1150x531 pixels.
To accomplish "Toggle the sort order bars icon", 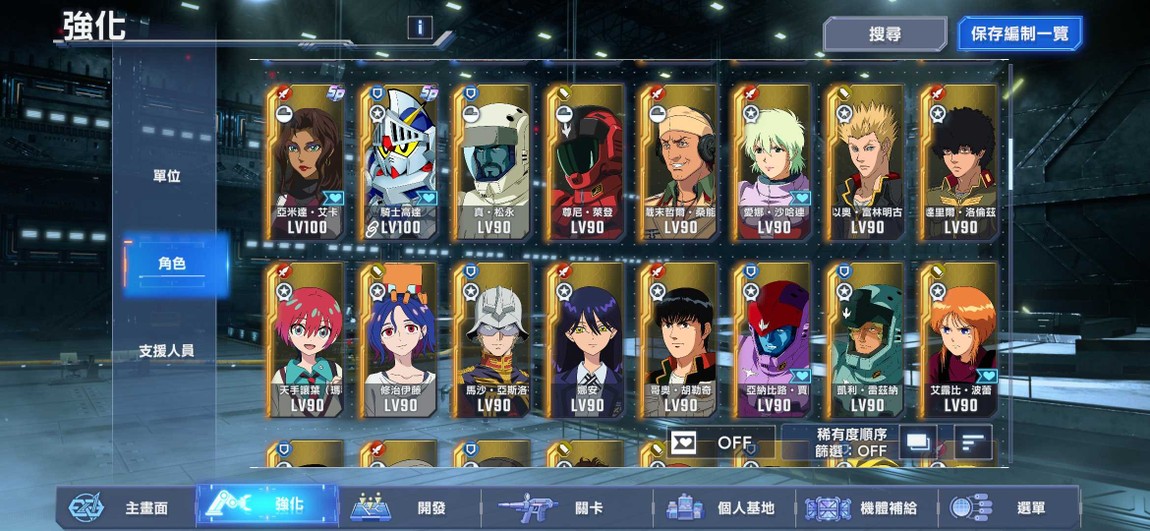I will tap(972, 441).
